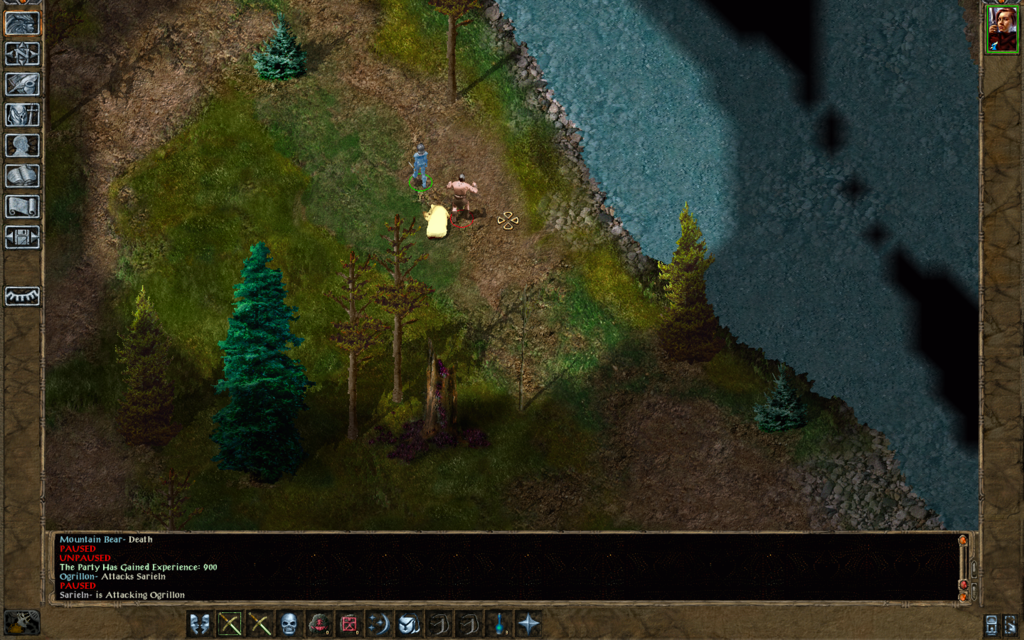Use the blue potion quick item

(x=498, y=624)
